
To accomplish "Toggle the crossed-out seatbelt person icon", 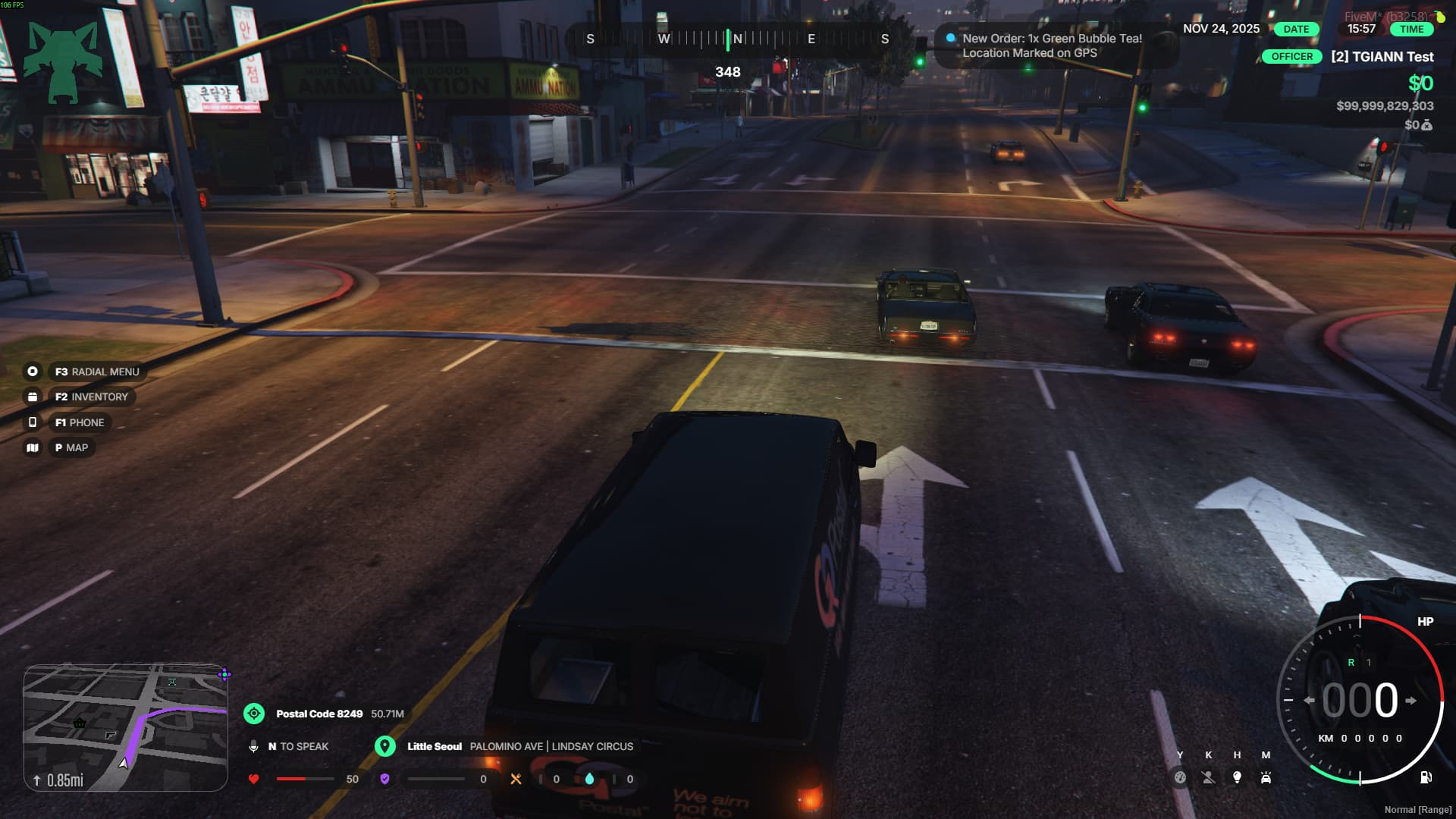I will [1209, 777].
